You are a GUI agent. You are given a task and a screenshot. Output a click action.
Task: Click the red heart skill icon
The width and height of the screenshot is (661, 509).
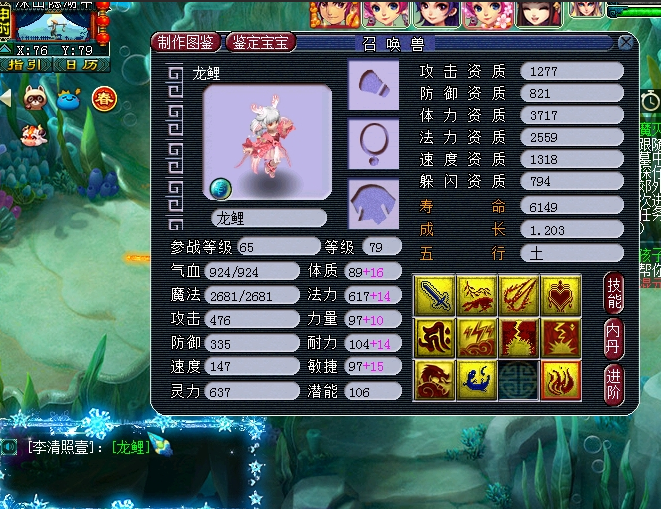[x=561, y=295]
